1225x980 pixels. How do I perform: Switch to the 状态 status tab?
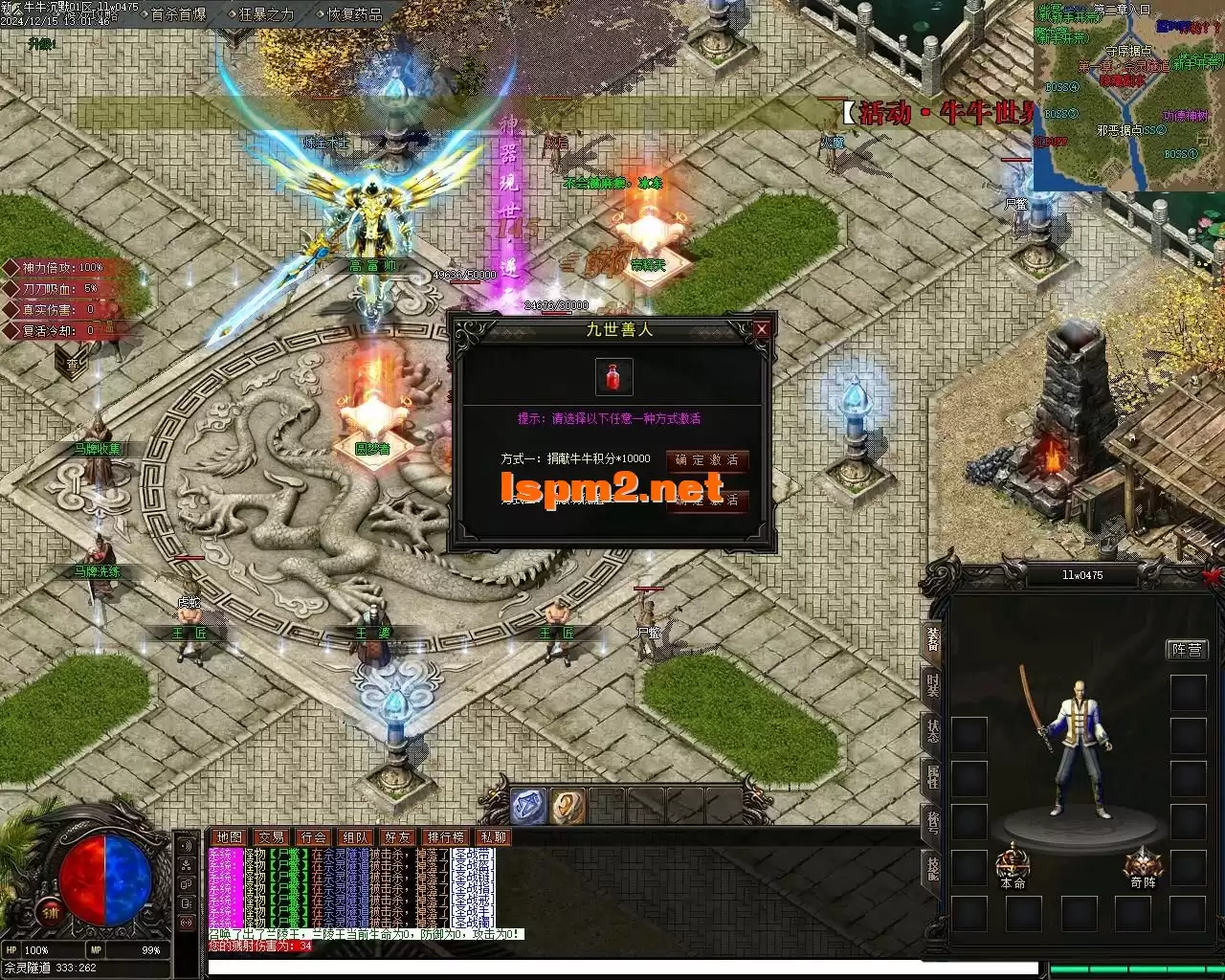932,731
